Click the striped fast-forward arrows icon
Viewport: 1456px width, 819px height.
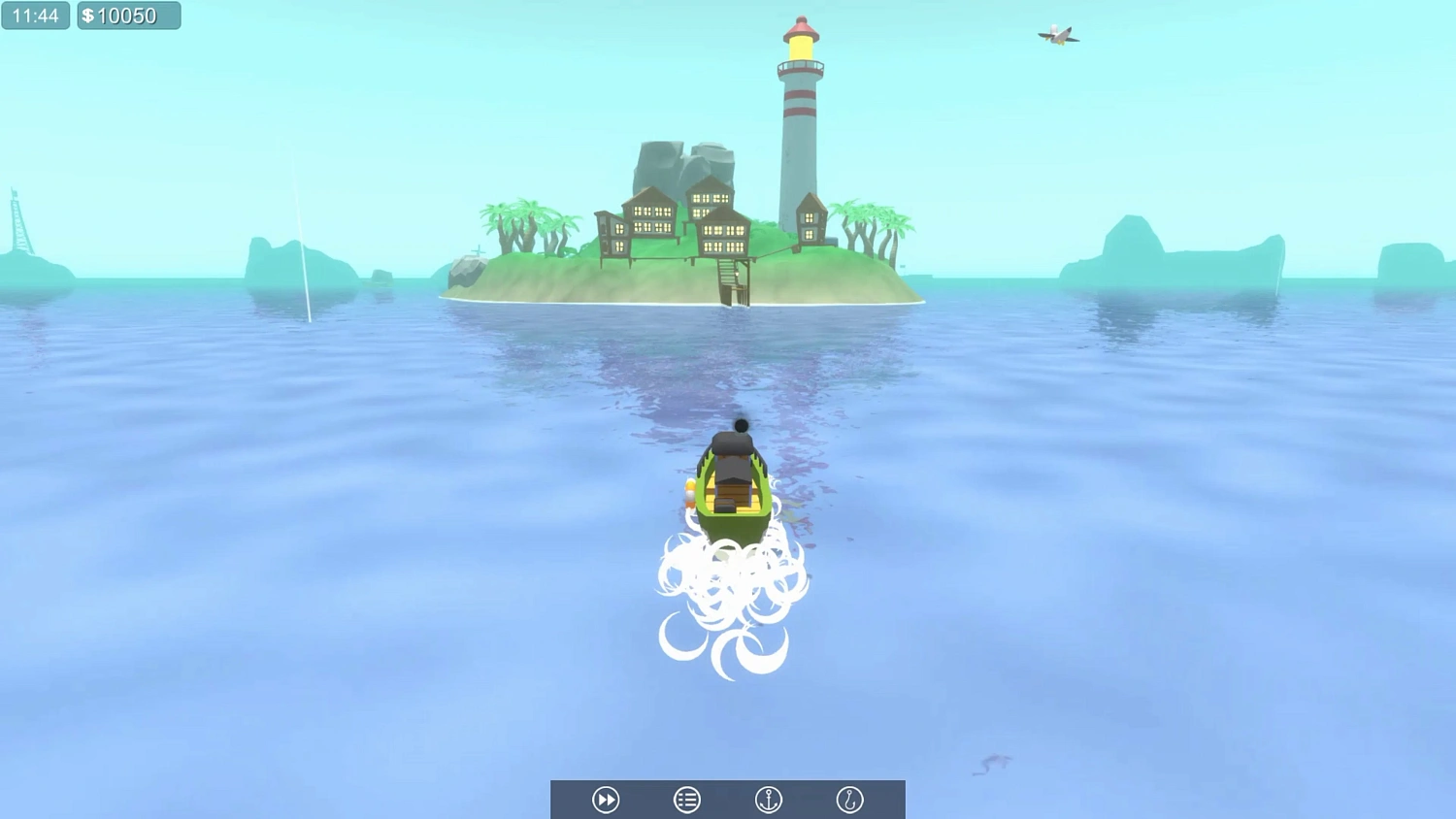click(605, 799)
